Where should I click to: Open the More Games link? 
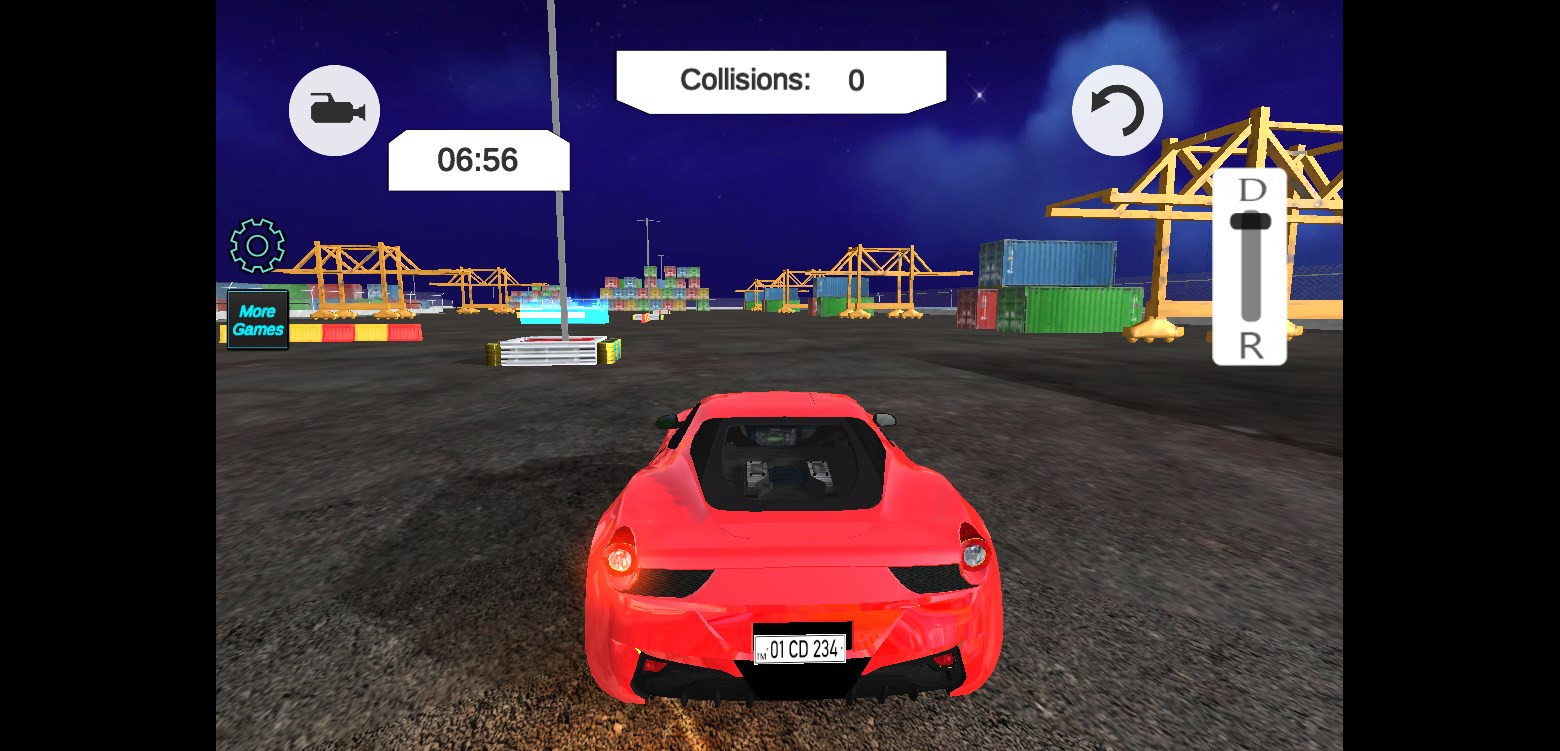(258, 320)
